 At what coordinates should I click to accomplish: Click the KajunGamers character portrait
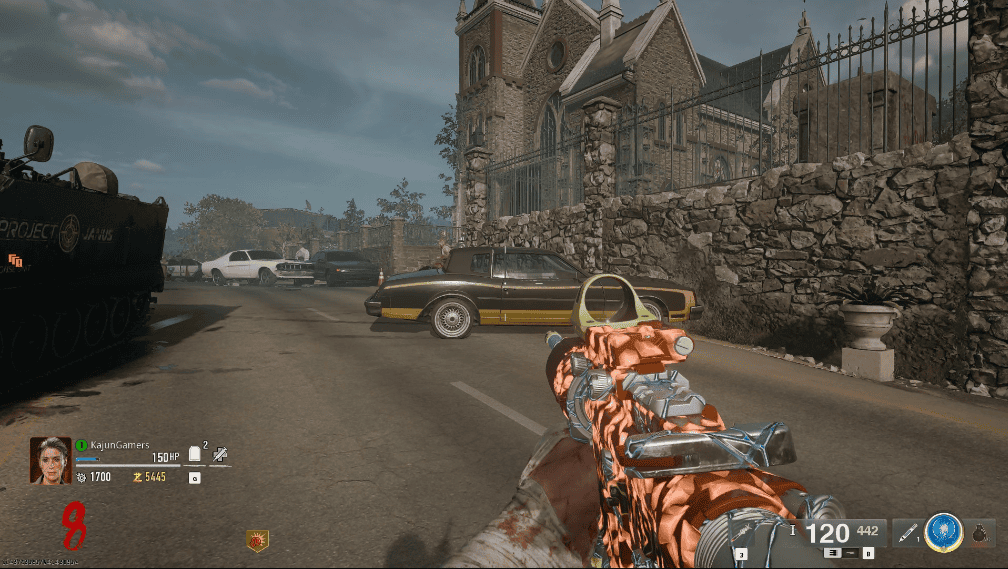50,460
